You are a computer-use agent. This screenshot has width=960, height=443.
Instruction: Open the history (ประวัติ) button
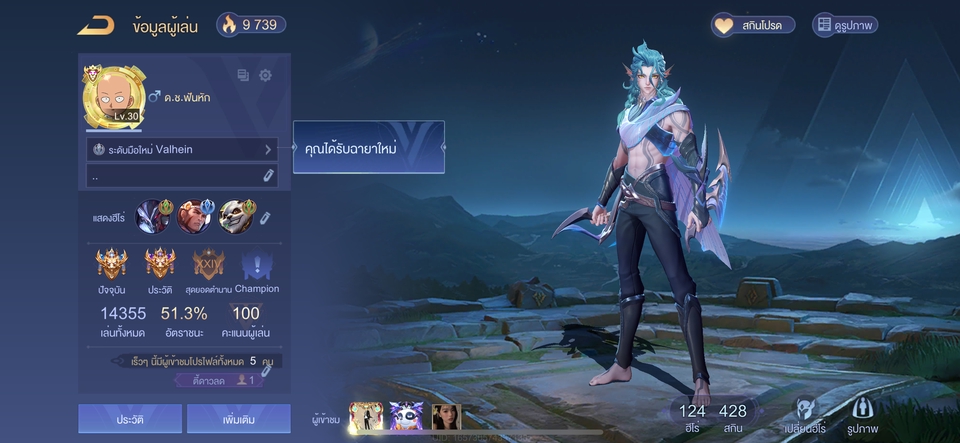(130, 419)
